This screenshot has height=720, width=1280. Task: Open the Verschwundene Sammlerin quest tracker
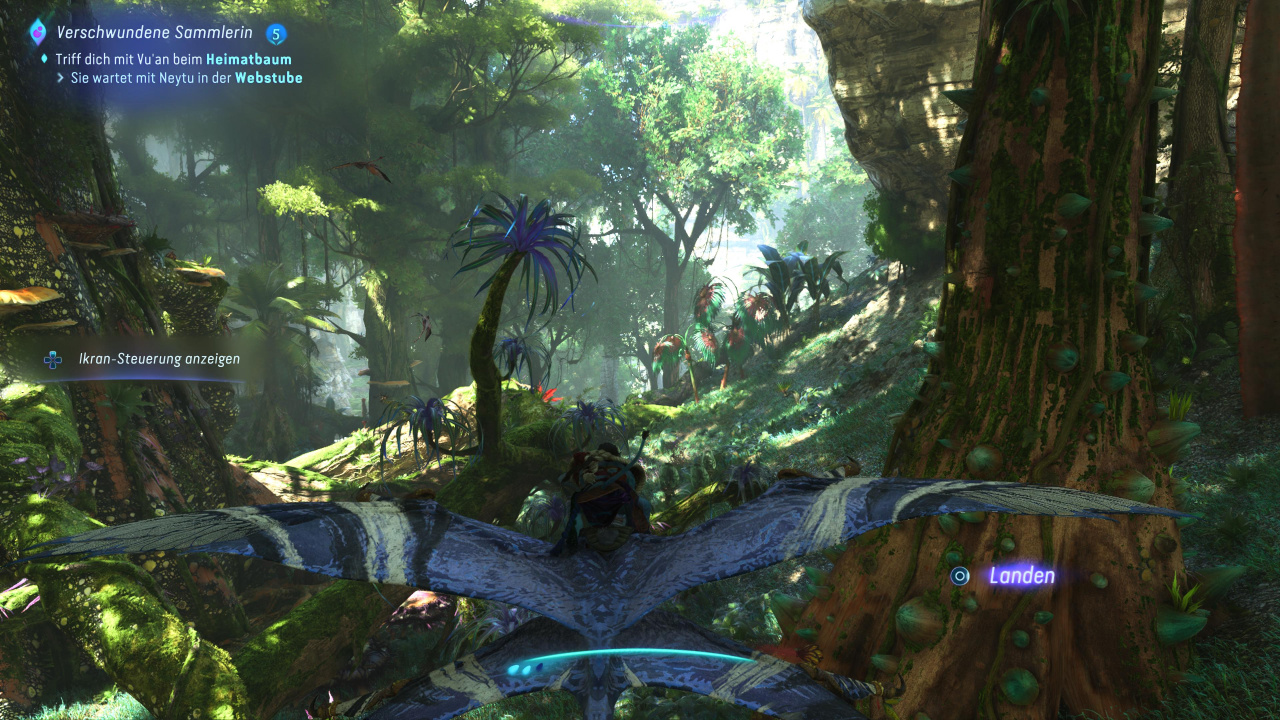tap(154, 33)
